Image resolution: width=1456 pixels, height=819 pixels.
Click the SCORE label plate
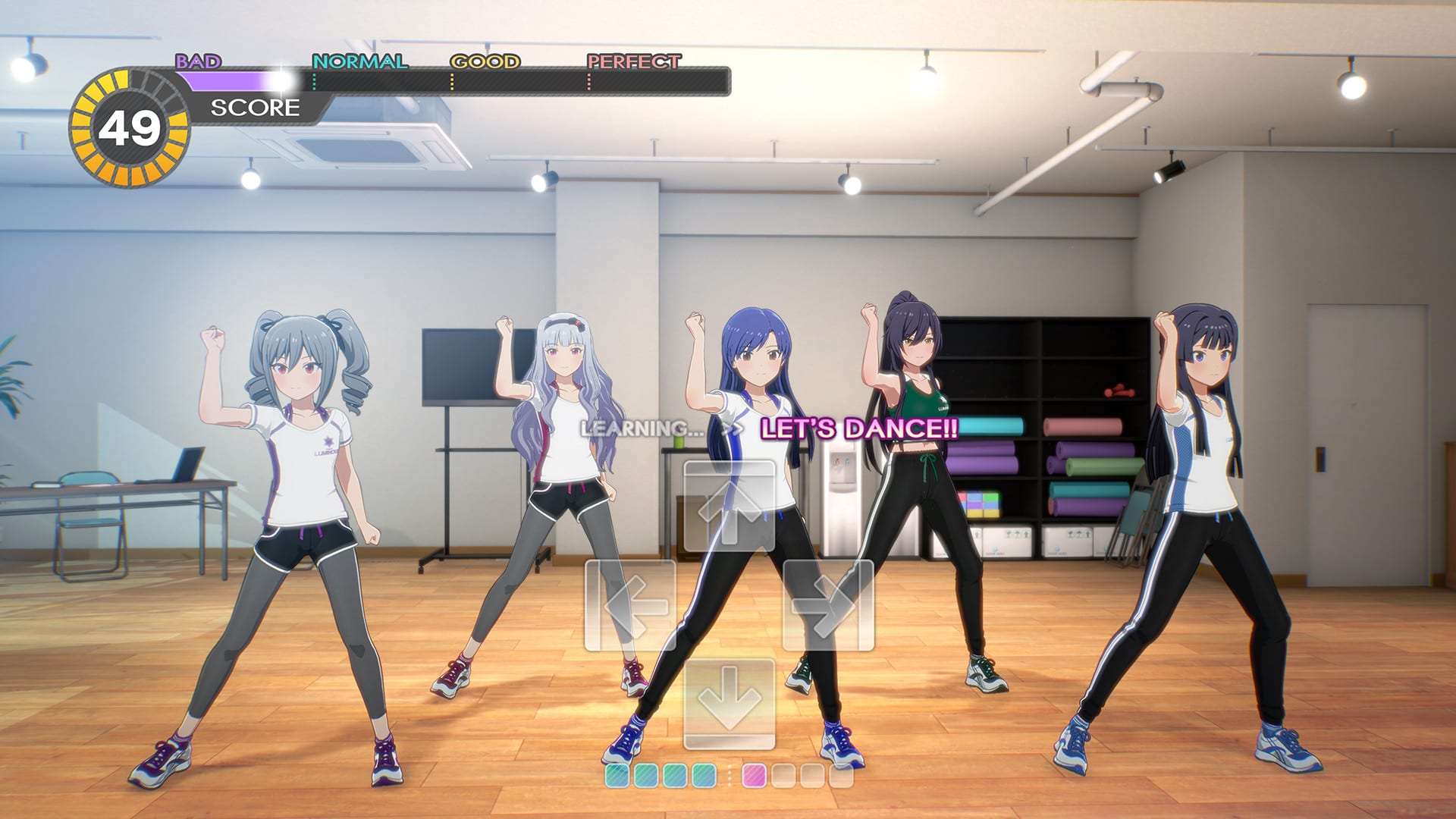(x=255, y=108)
